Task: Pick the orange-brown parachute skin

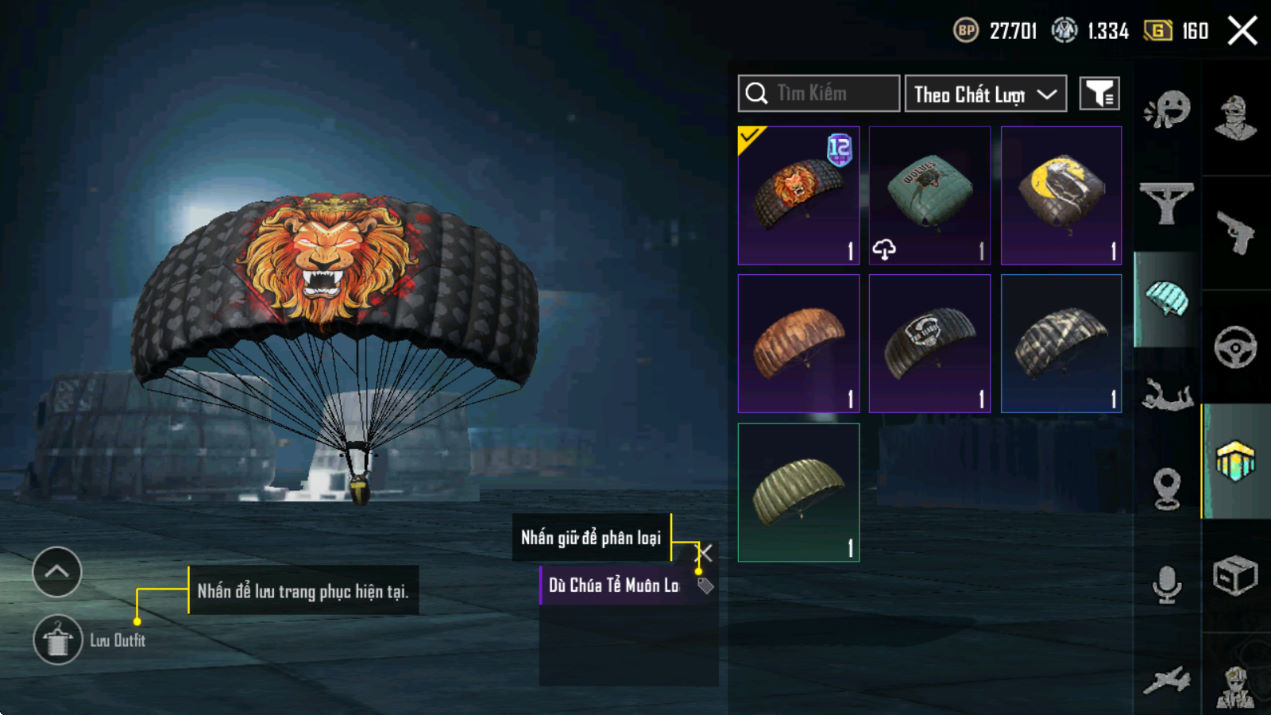Action: pos(798,343)
